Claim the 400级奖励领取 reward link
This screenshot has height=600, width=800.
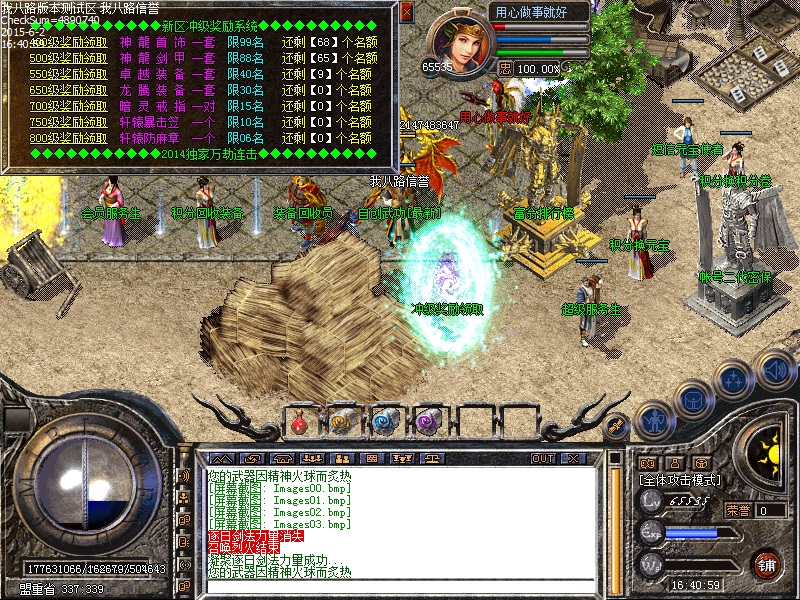68,44
